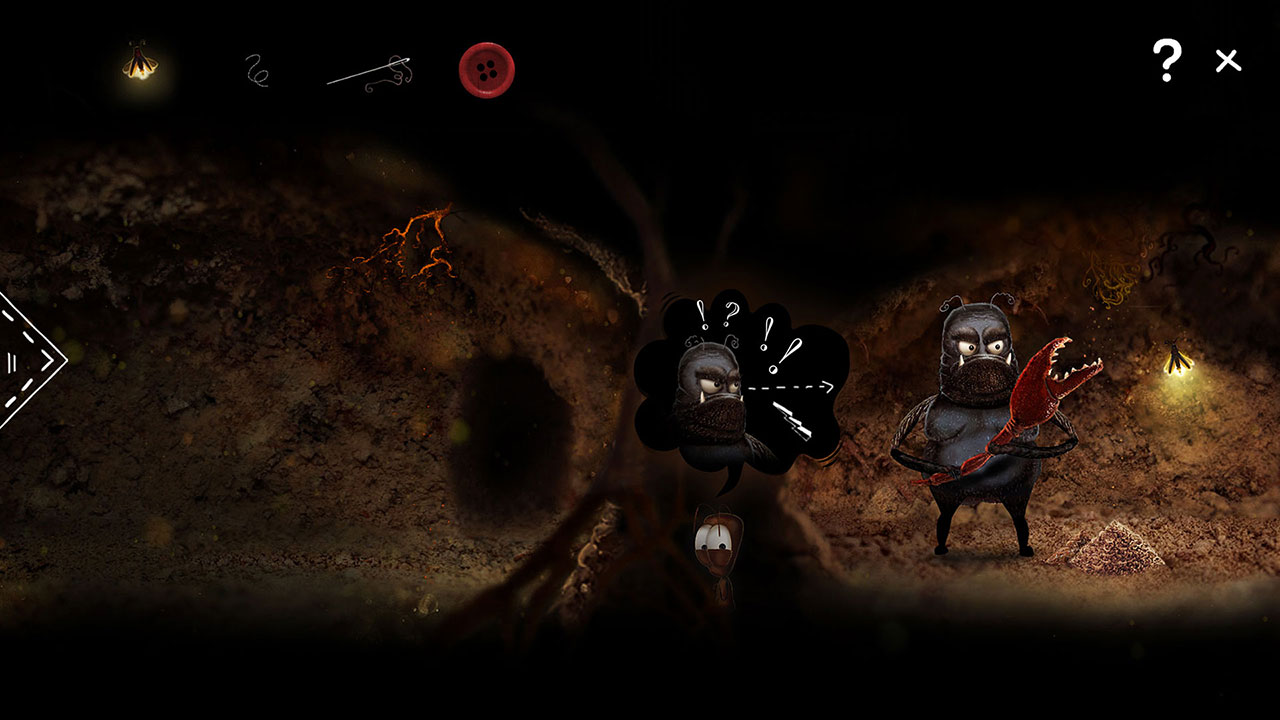Pick the curled thread inventory item

click(255, 70)
